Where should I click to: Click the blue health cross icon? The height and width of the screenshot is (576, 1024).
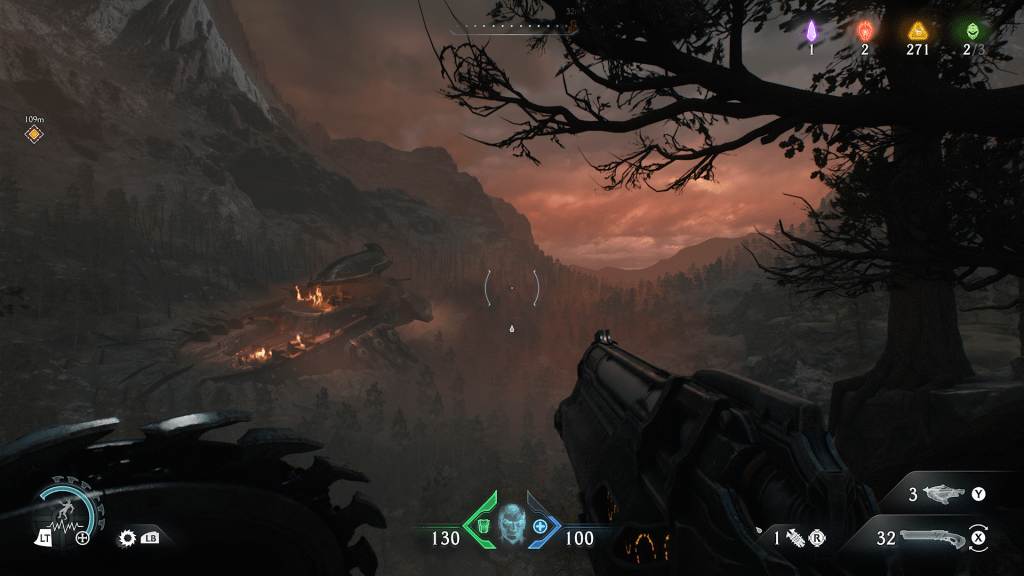click(x=541, y=526)
